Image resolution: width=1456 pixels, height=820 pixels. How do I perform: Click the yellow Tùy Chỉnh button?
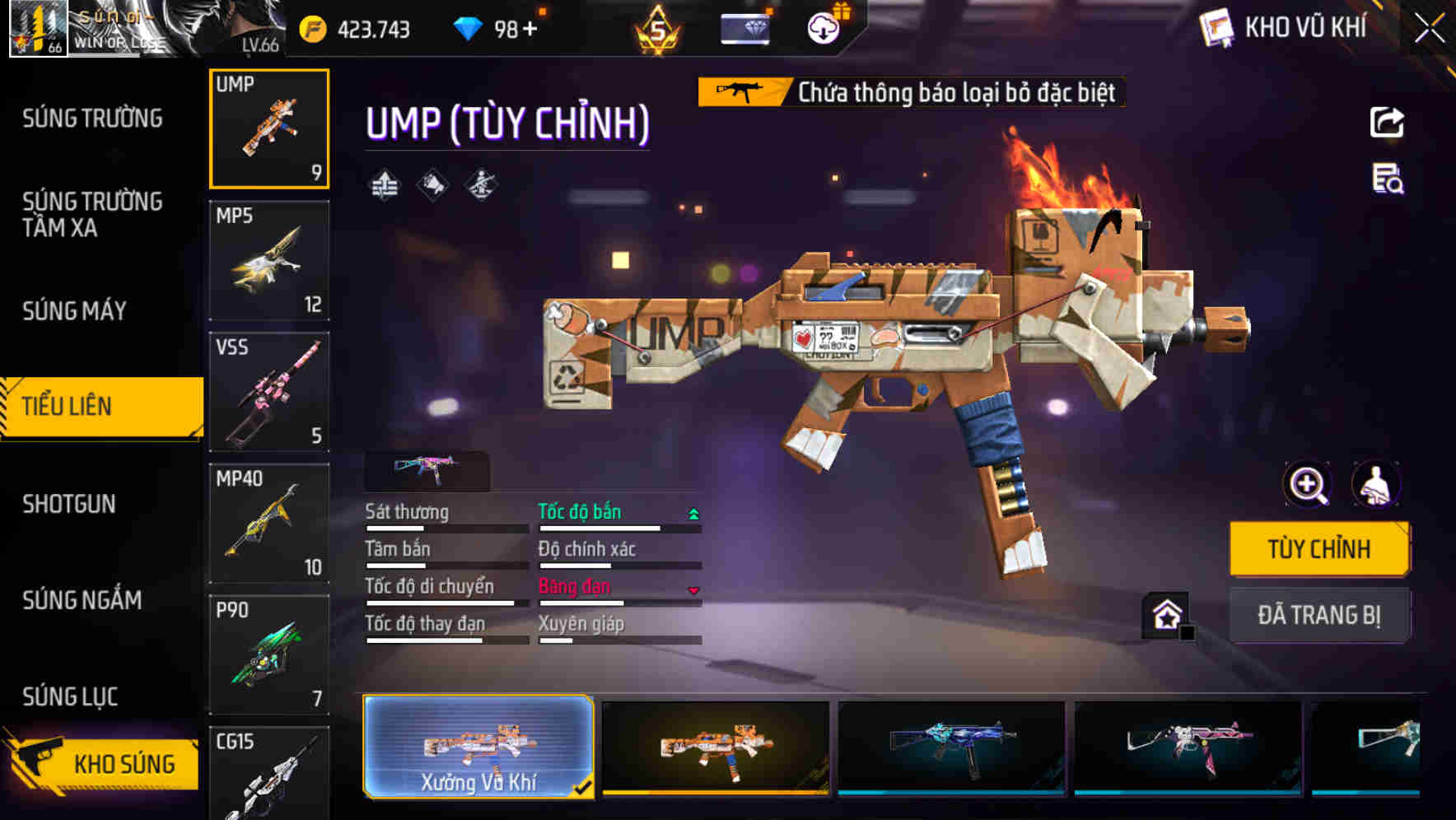(x=1318, y=549)
